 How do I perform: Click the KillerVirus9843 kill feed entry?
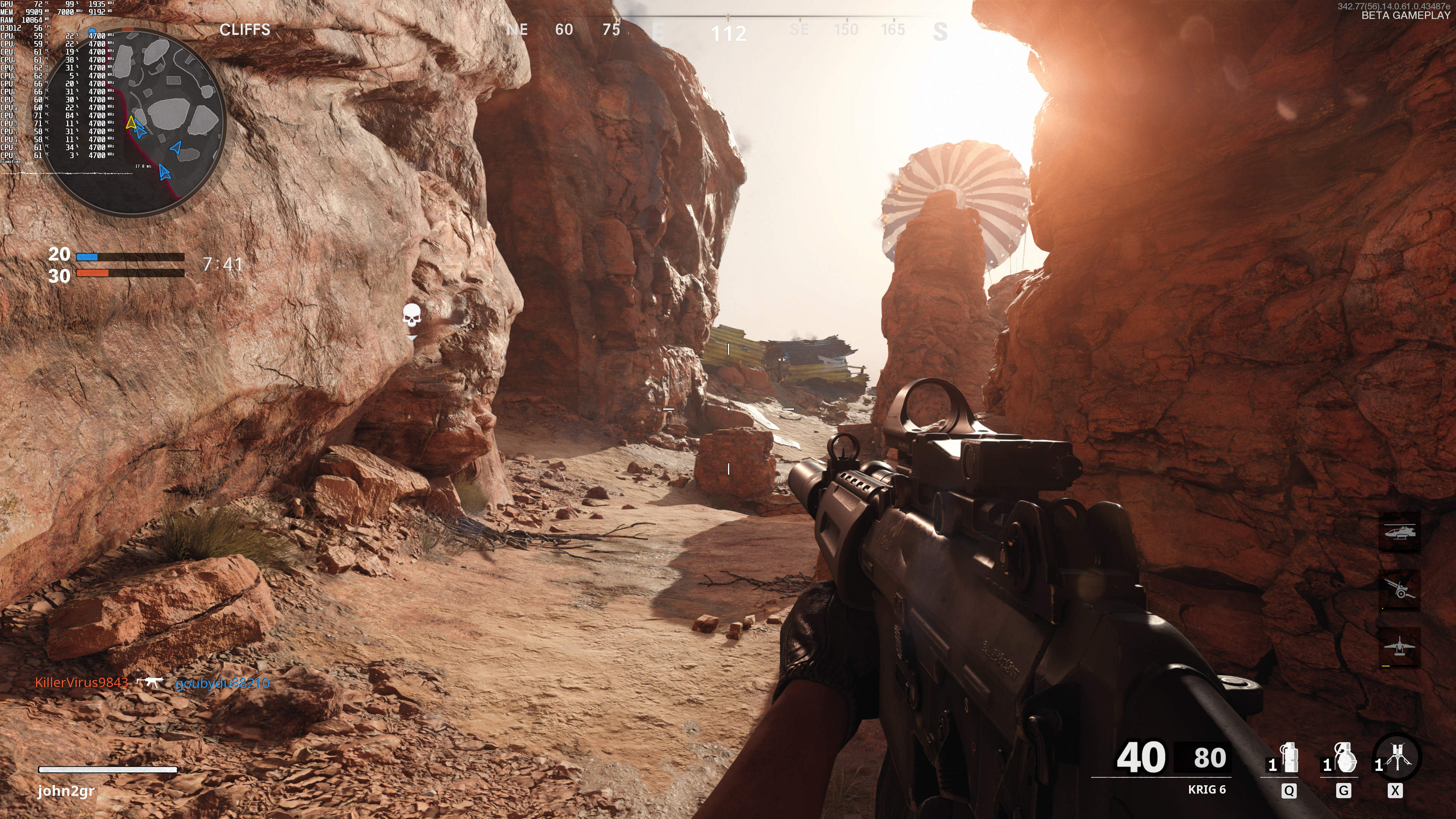(x=82, y=683)
